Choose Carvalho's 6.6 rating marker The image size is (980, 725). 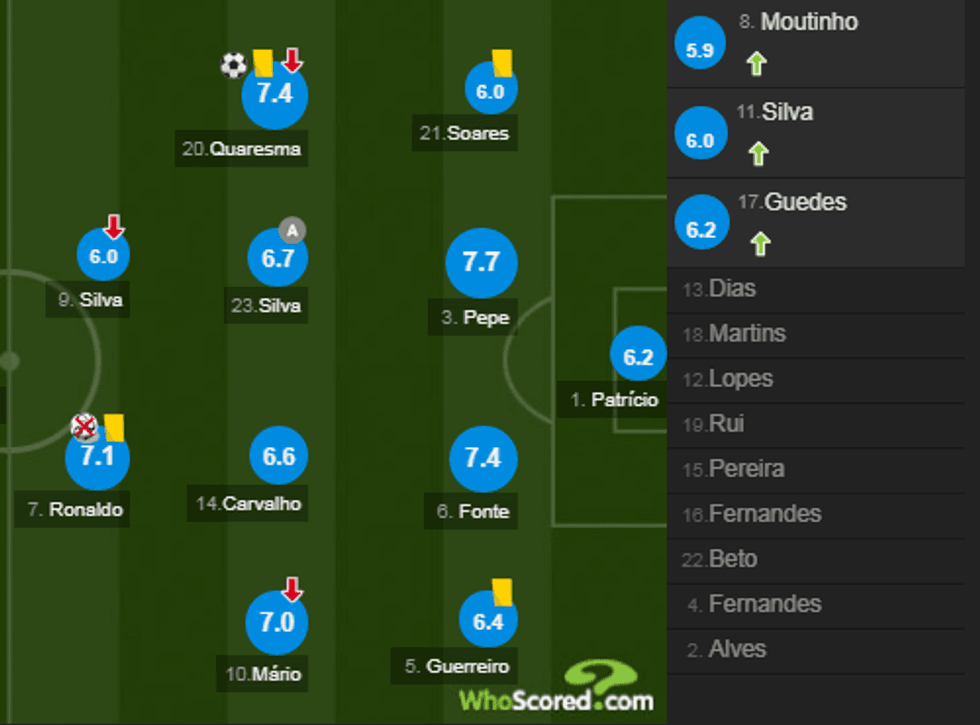point(278,457)
